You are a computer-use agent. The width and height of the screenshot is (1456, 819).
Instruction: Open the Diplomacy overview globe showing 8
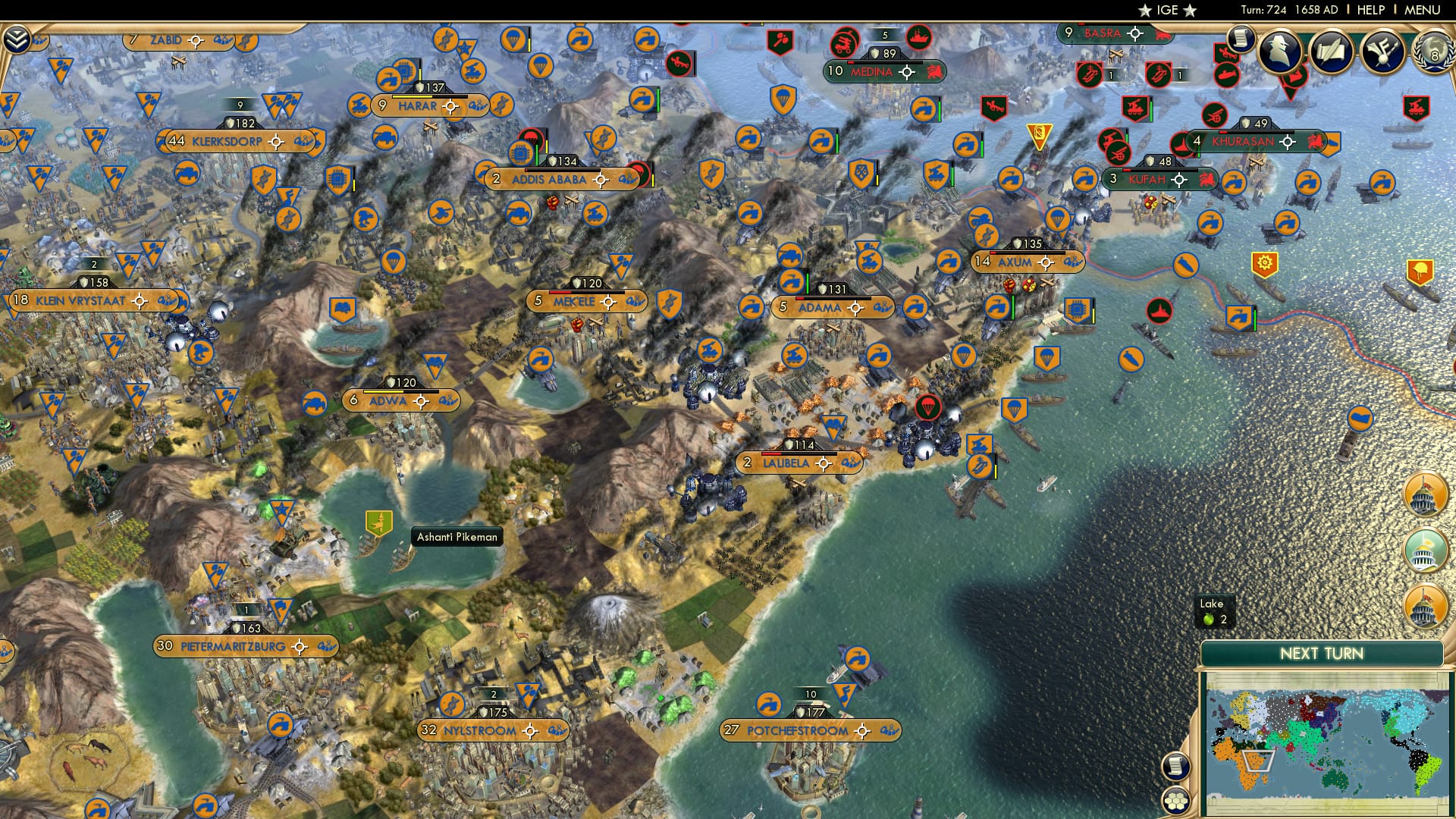tap(1432, 55)
